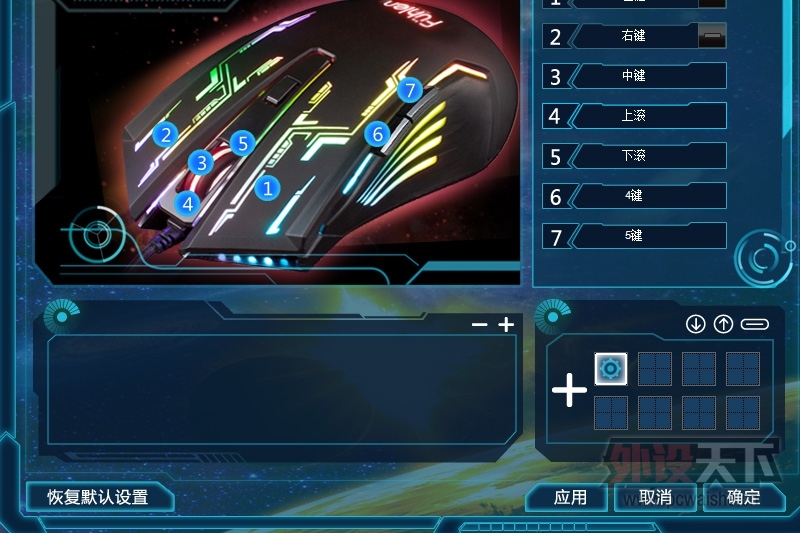Select marker 7 on the mouse image

click(409, 91)
